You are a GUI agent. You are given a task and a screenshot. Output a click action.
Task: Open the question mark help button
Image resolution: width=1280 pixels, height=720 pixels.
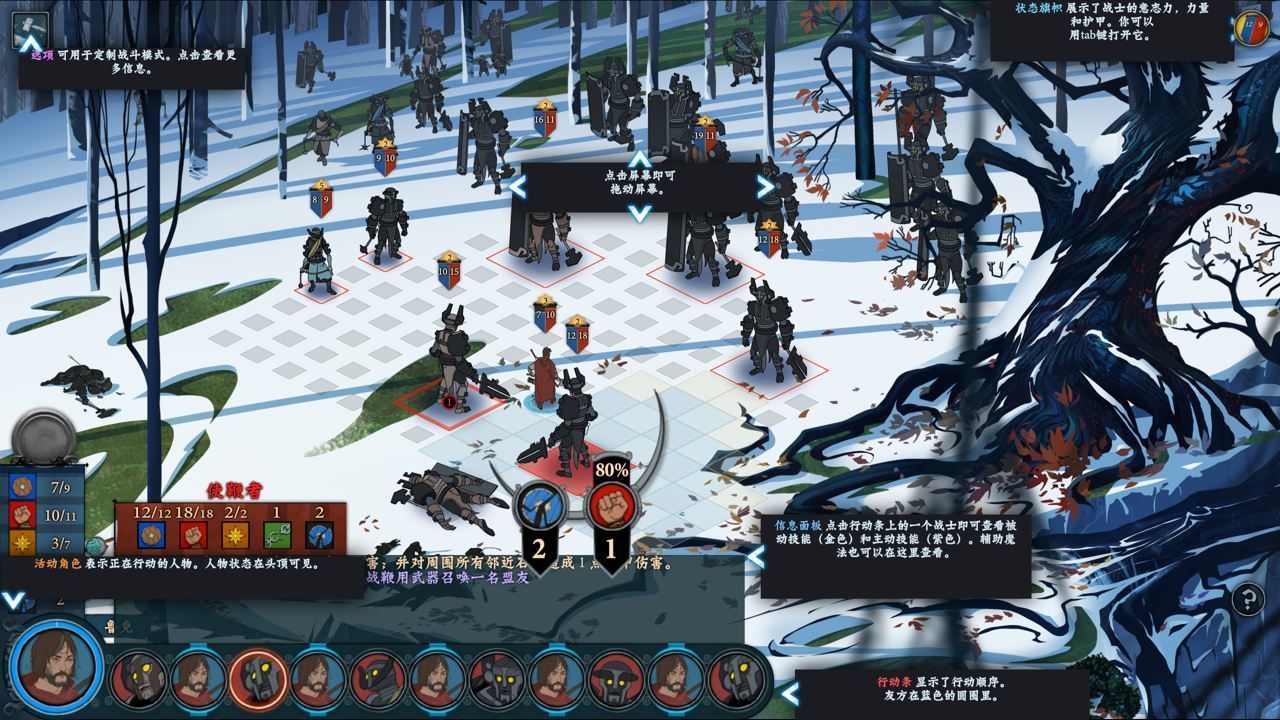(x=1248, y=600)
